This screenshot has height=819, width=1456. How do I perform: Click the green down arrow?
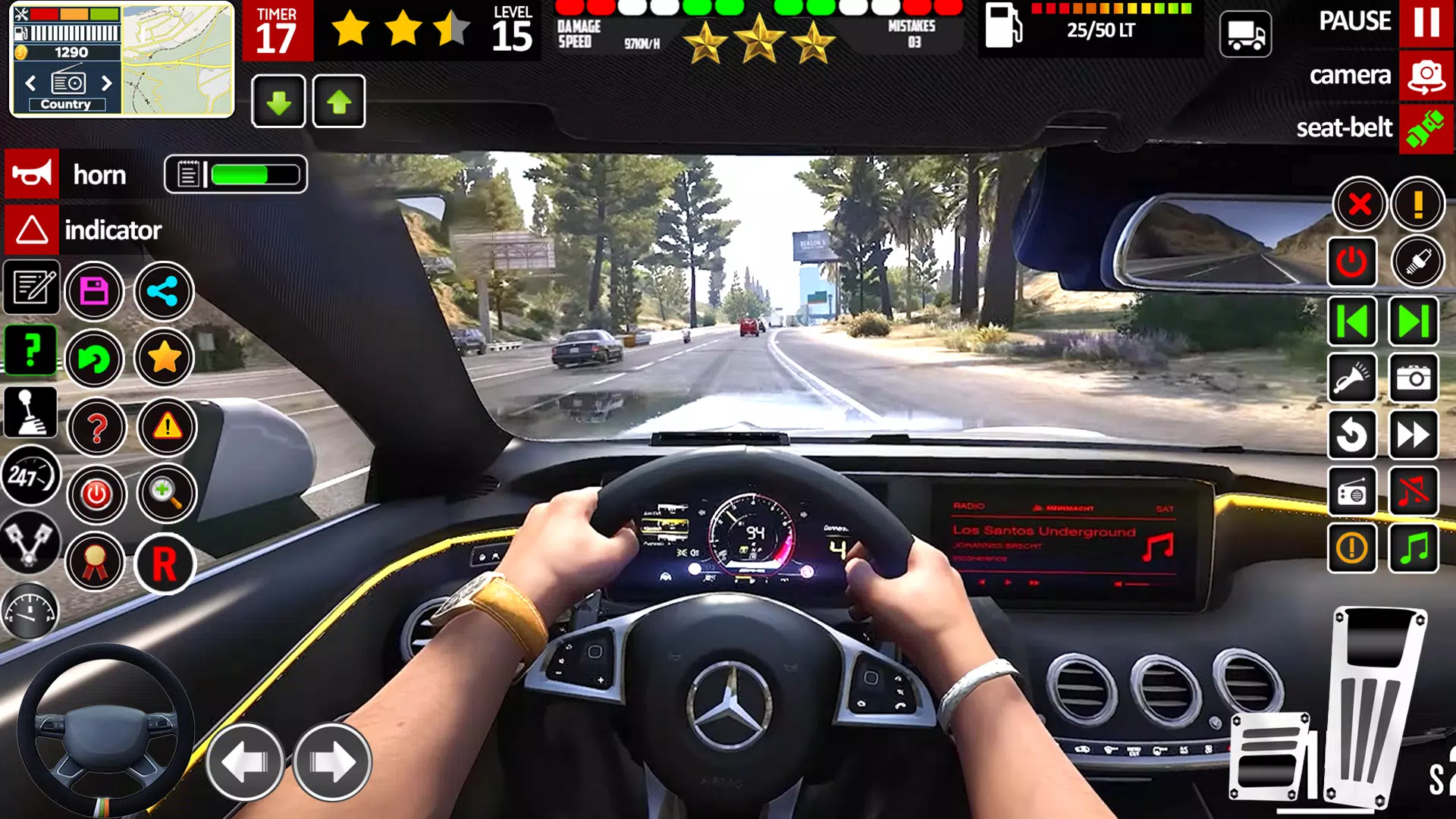point(278,100)
